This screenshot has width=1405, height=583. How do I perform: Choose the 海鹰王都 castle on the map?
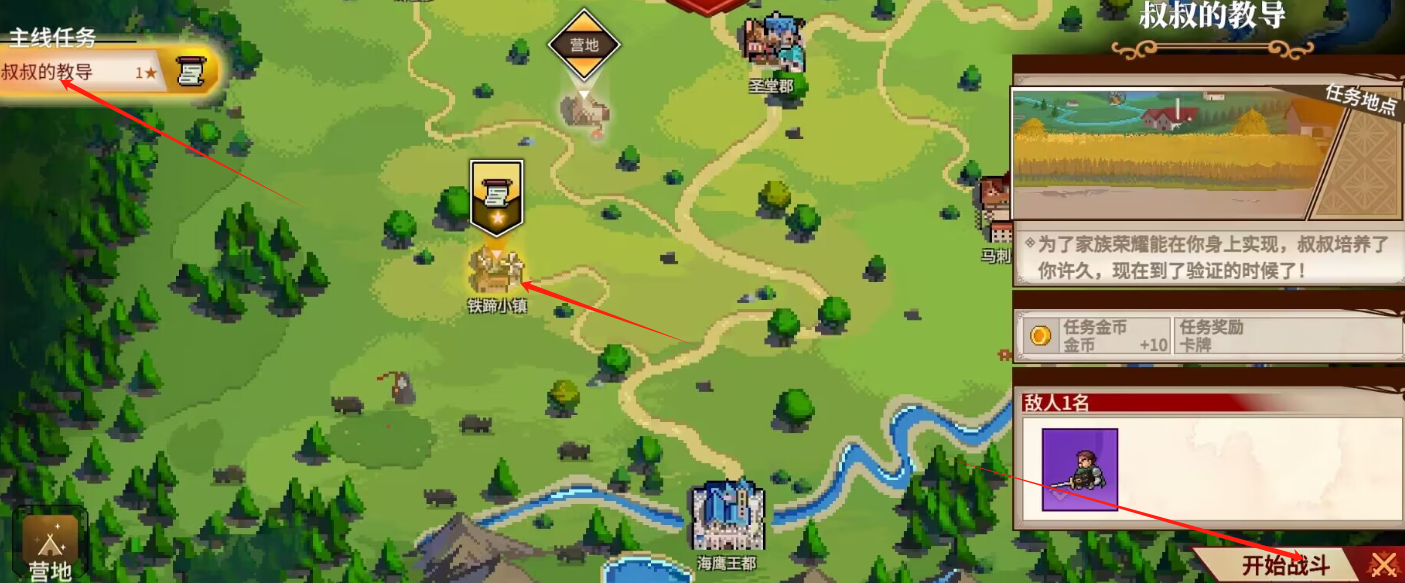727,516
